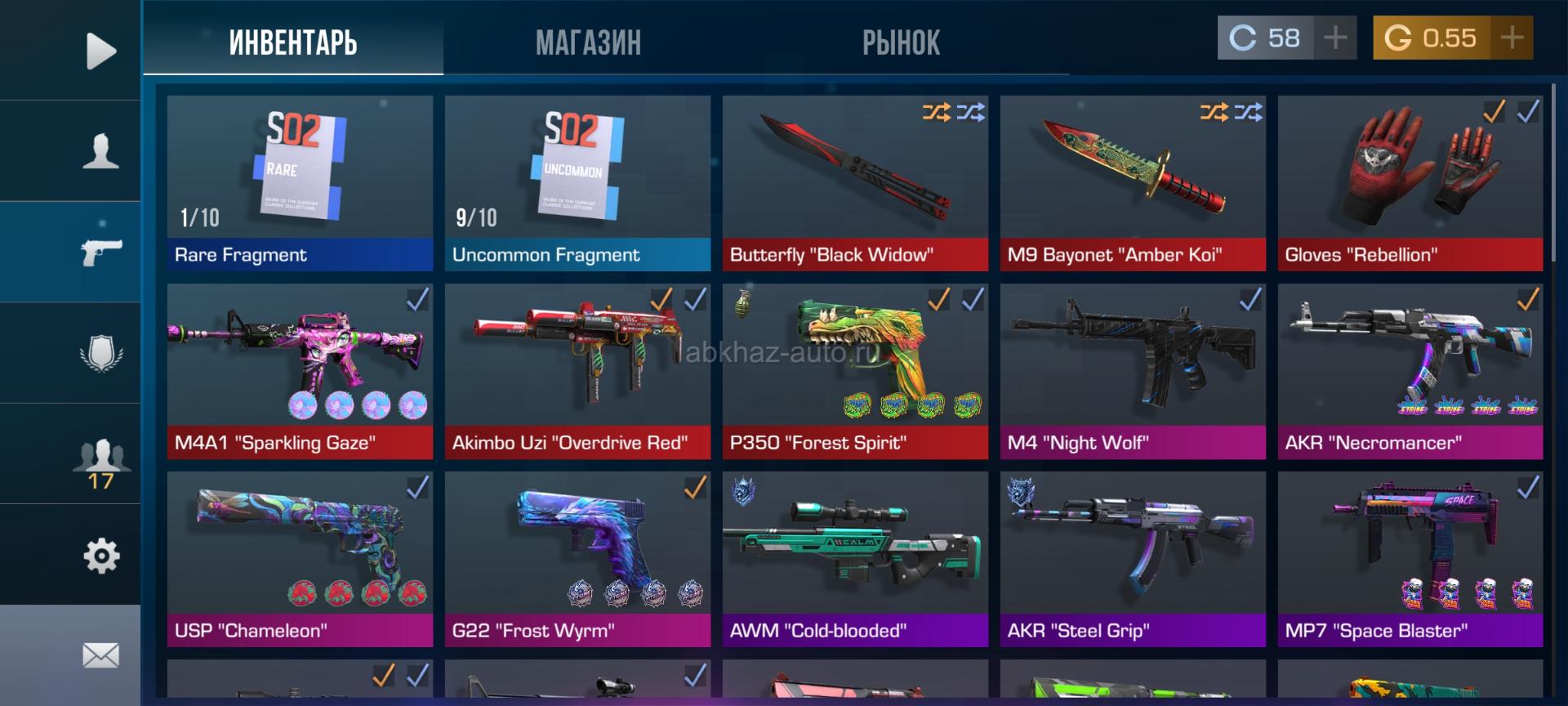Select the MP7 "Space Blaster" skin
This screenshot has height=706, width=1568.
[1410, 559]
